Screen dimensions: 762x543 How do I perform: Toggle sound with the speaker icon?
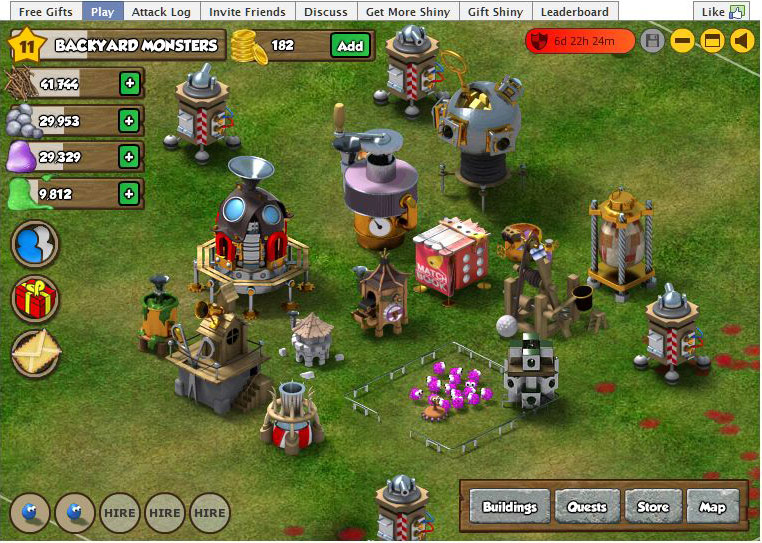point(741,41)
